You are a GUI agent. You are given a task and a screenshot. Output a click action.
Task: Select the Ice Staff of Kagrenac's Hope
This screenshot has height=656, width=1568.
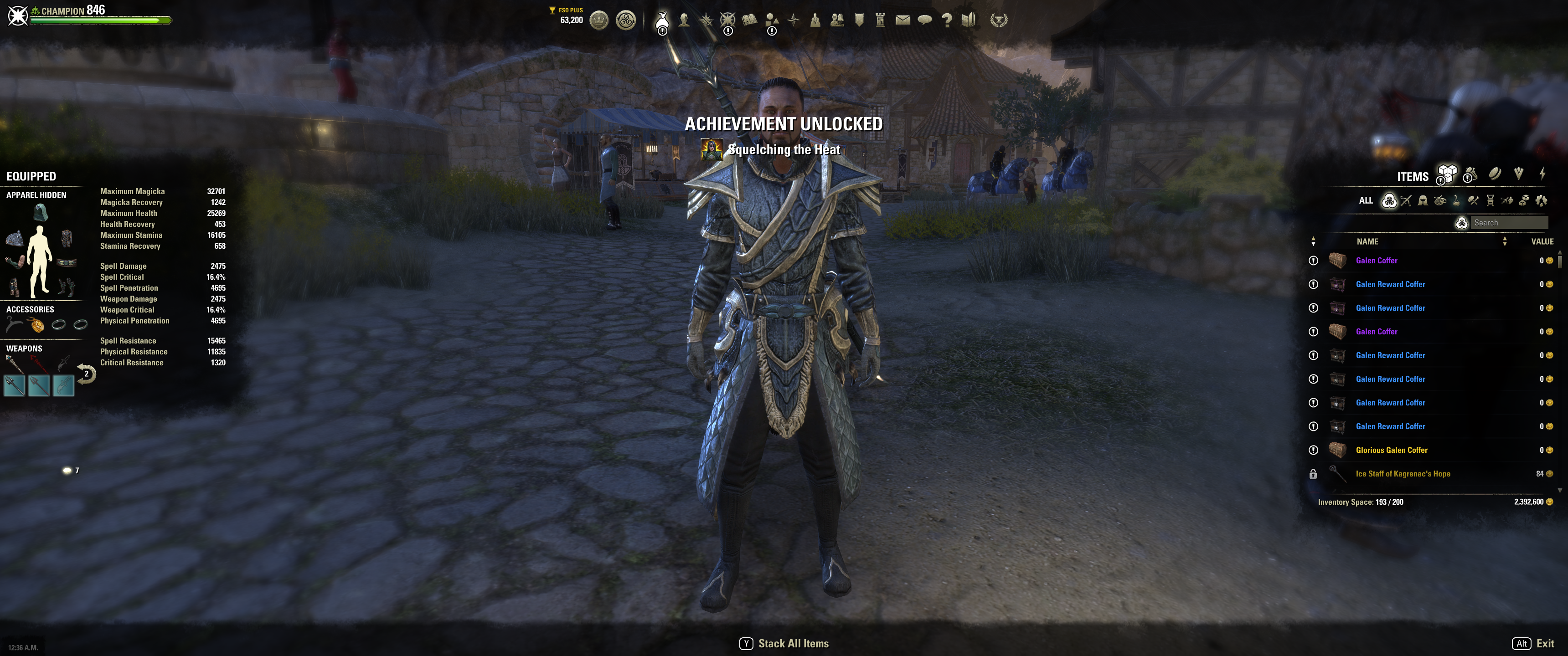click(x=1403, y=474)
